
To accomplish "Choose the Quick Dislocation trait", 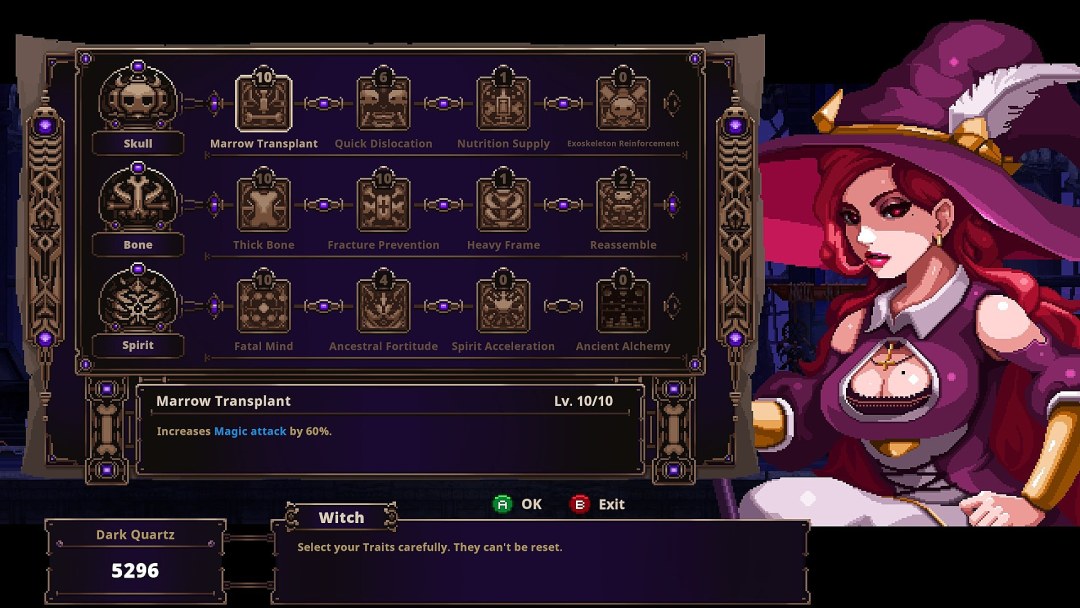I will [x=383, y=104].
